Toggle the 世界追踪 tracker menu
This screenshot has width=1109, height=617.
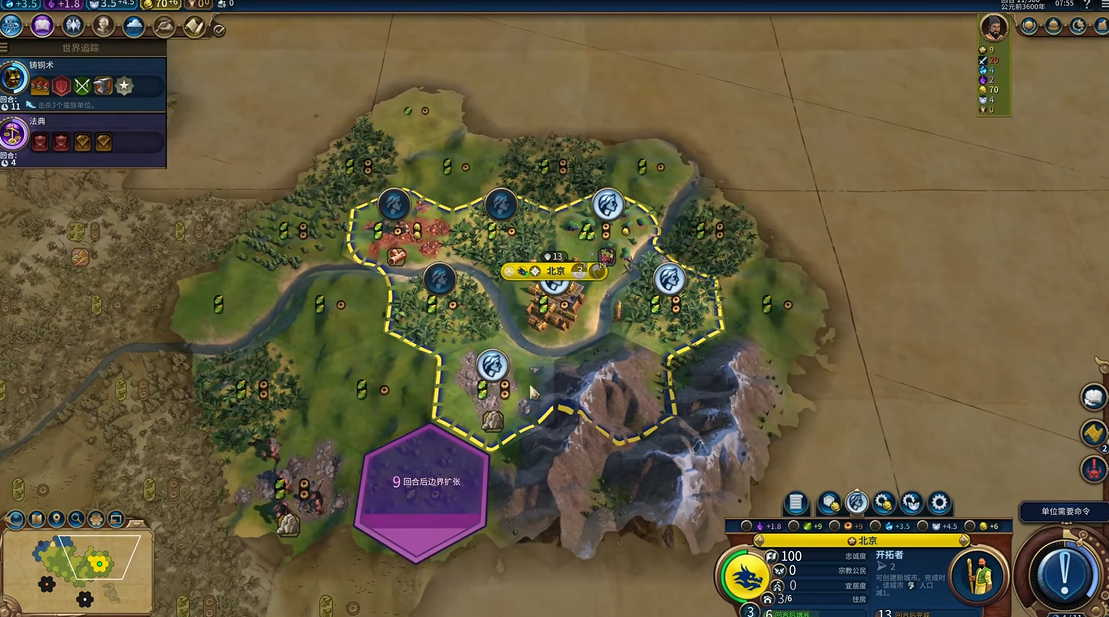(x=5, y=47)
